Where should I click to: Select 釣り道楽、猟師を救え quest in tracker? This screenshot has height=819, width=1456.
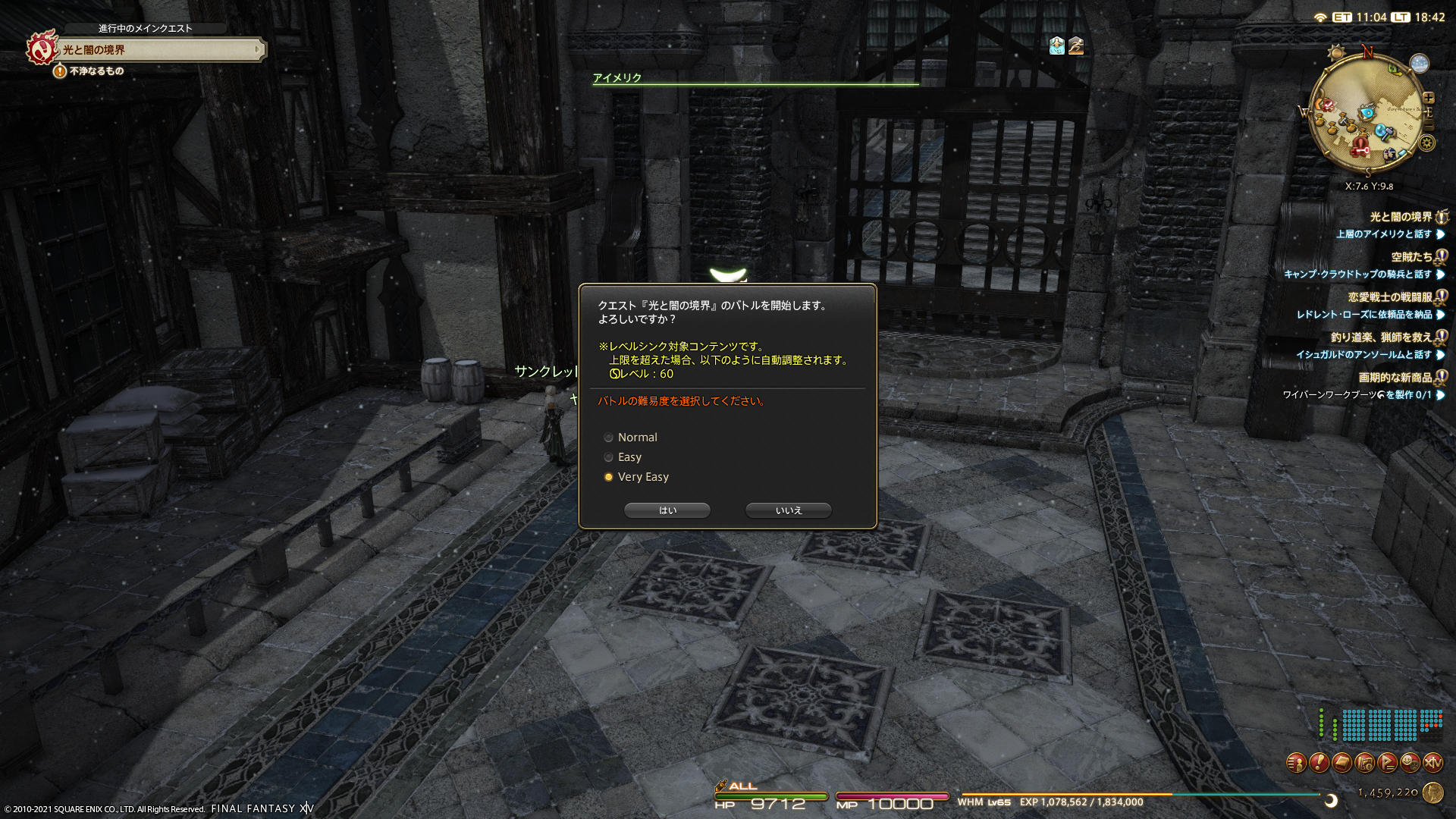[1380, 337]
